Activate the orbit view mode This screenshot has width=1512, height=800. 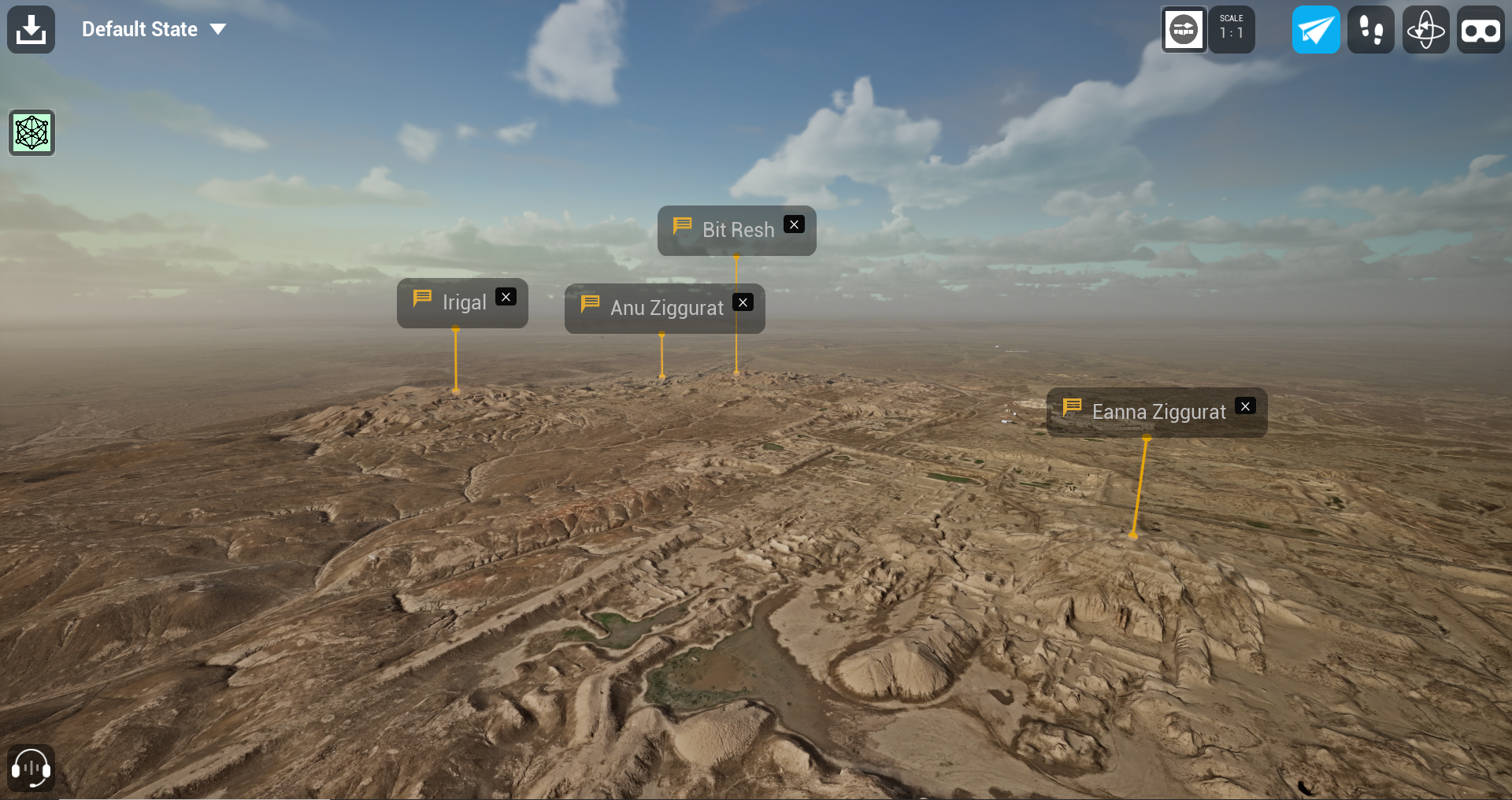tap(1426, 30)
